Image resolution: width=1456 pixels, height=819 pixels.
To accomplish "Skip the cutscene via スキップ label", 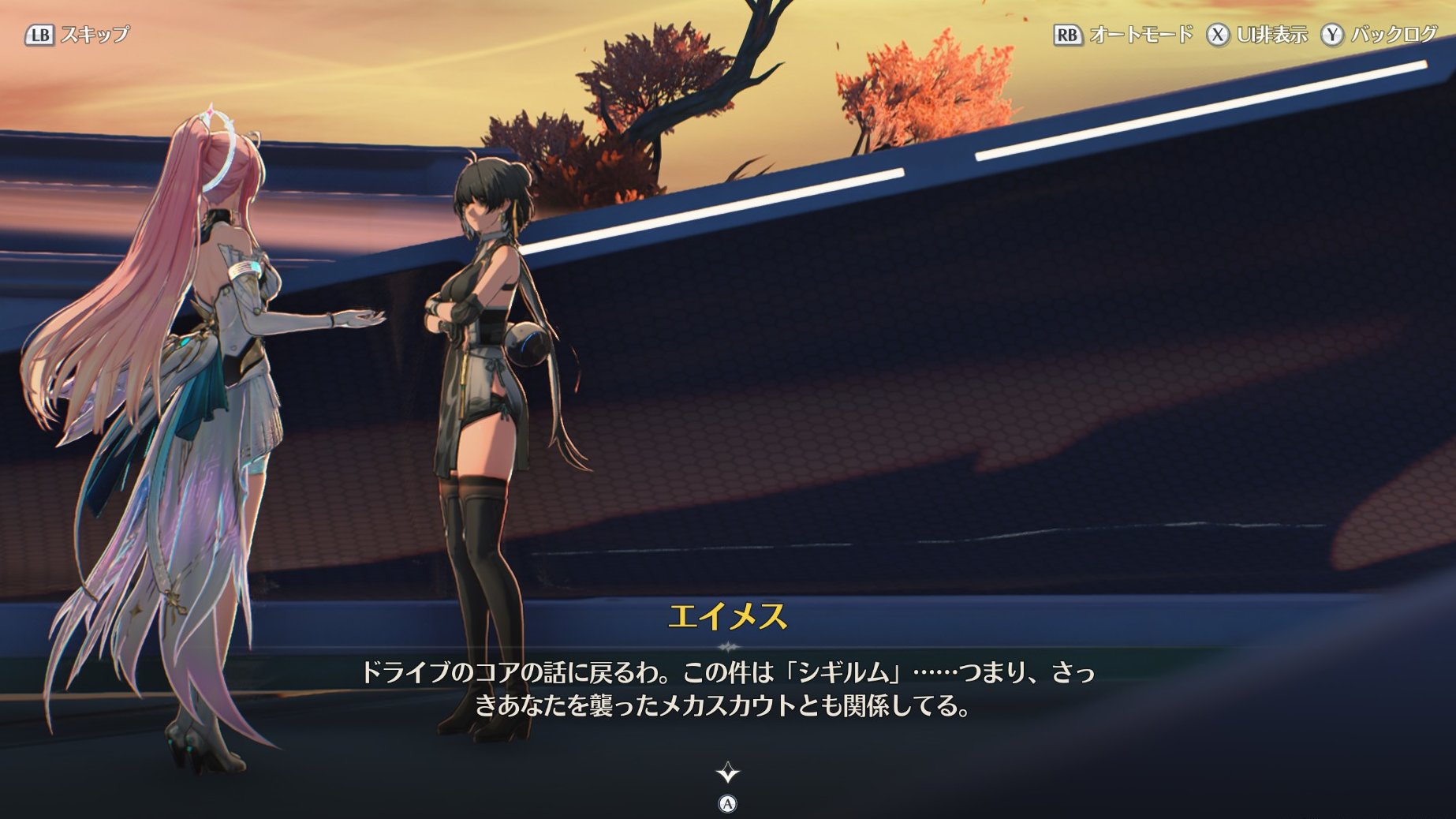I will pos(94,35).
